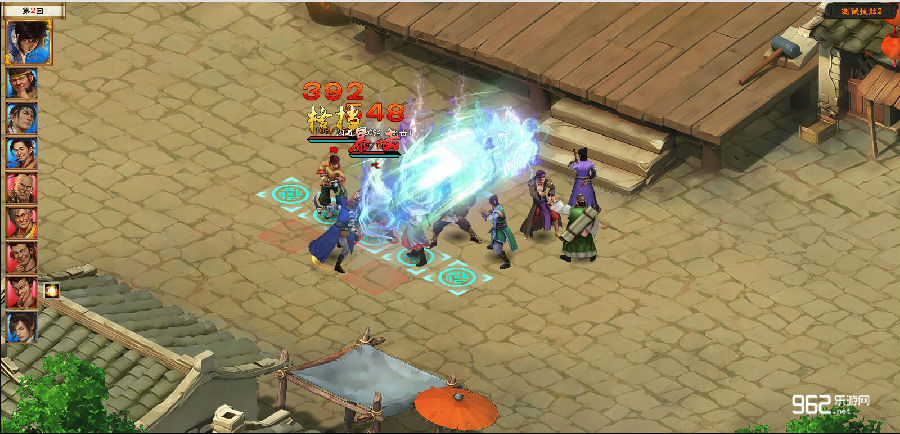Select the large gold-framed active hero portrait

[29, 42]
